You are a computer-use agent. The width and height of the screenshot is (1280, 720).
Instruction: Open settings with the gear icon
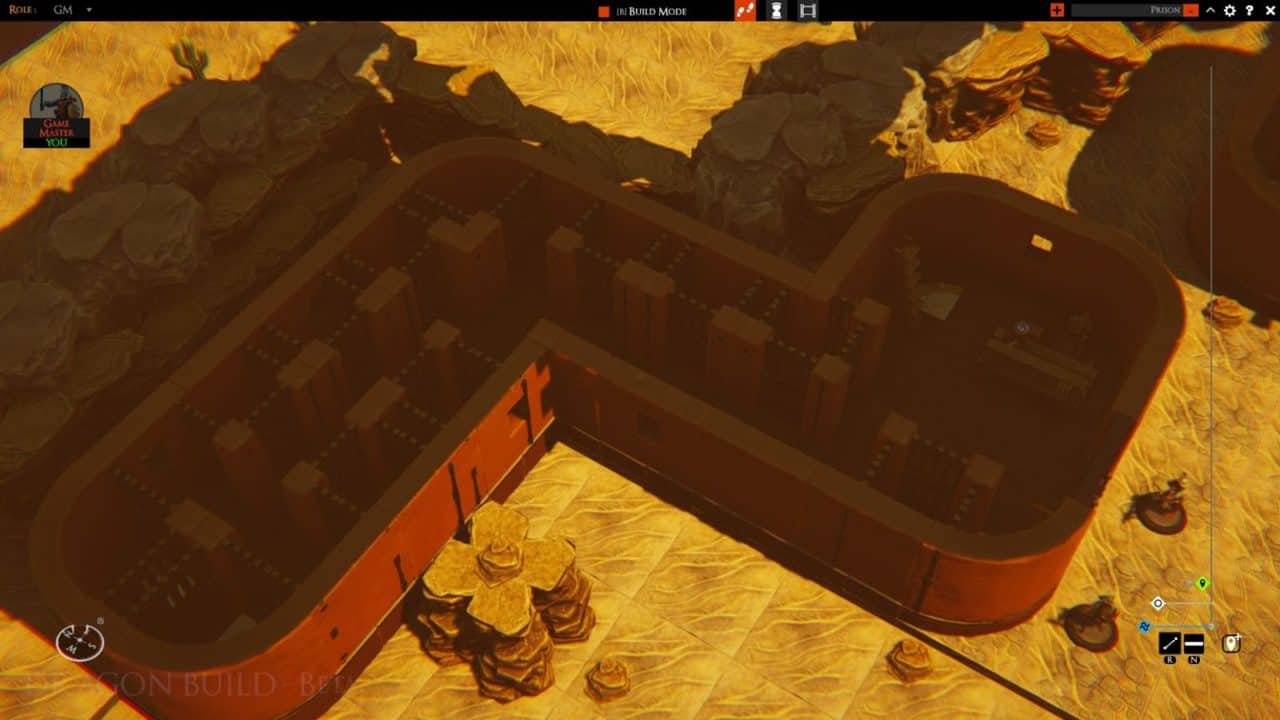coord(1230,10)
